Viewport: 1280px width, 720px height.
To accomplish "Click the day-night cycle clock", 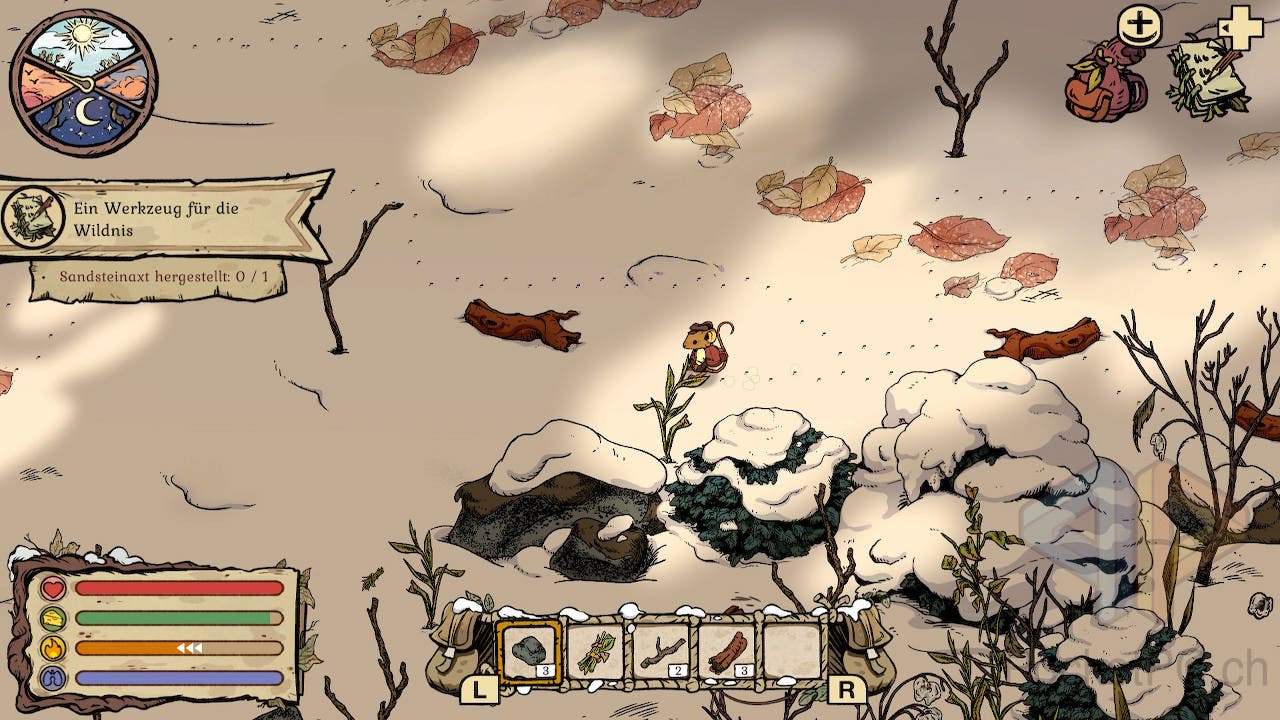I will point(83,82).
